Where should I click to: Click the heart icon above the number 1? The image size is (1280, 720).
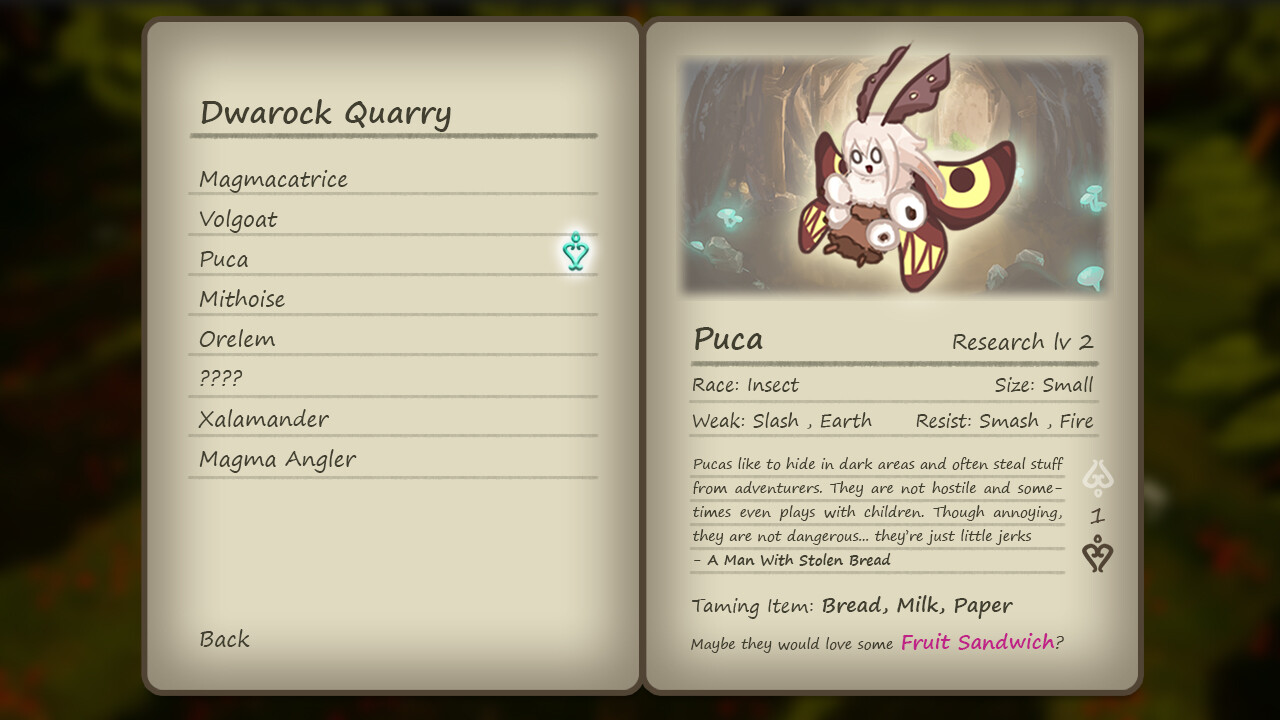point(1097,478)
